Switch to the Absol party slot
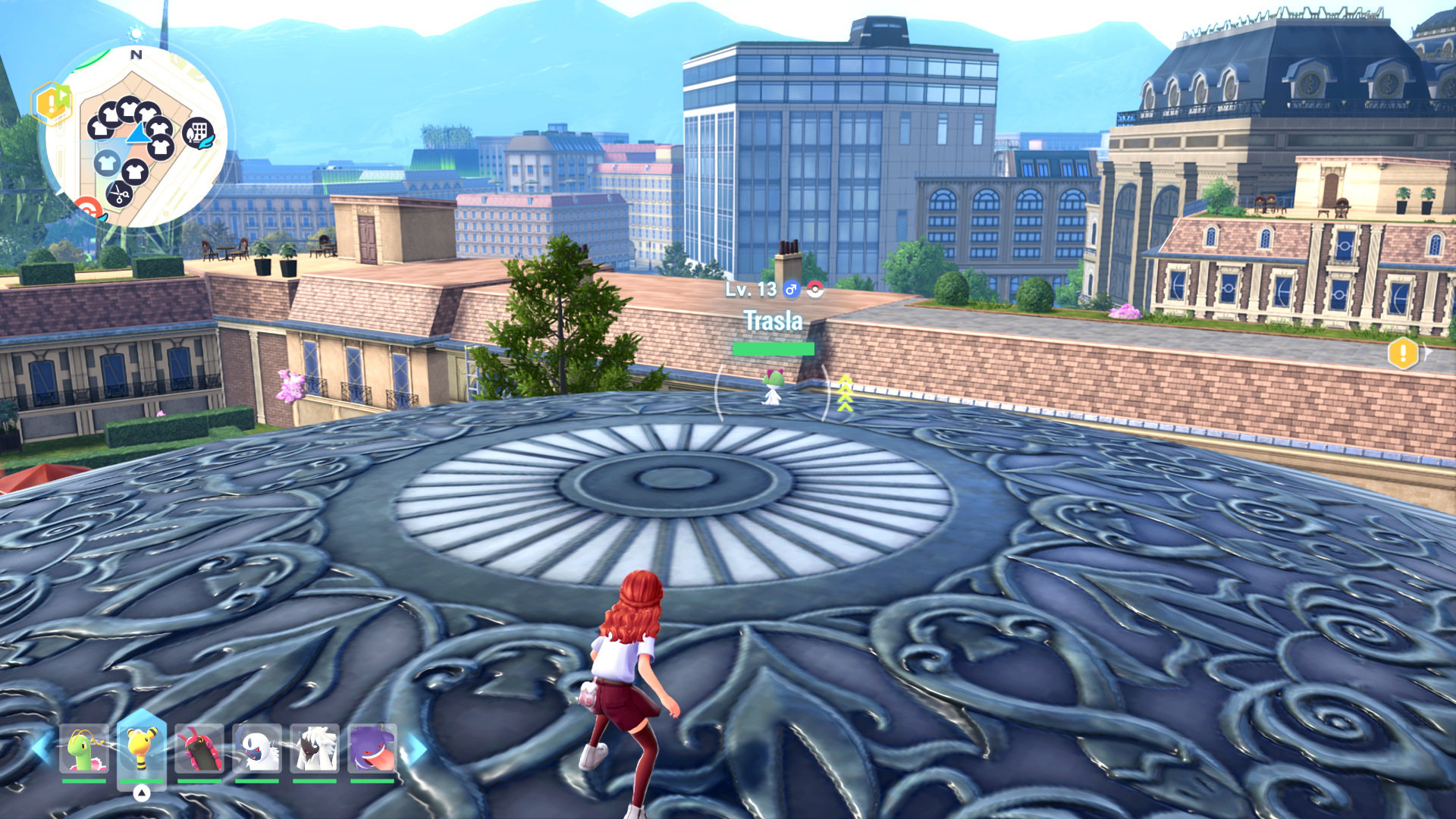The image size is (1456, 819). pyautogui.click(x=257, y=749)
